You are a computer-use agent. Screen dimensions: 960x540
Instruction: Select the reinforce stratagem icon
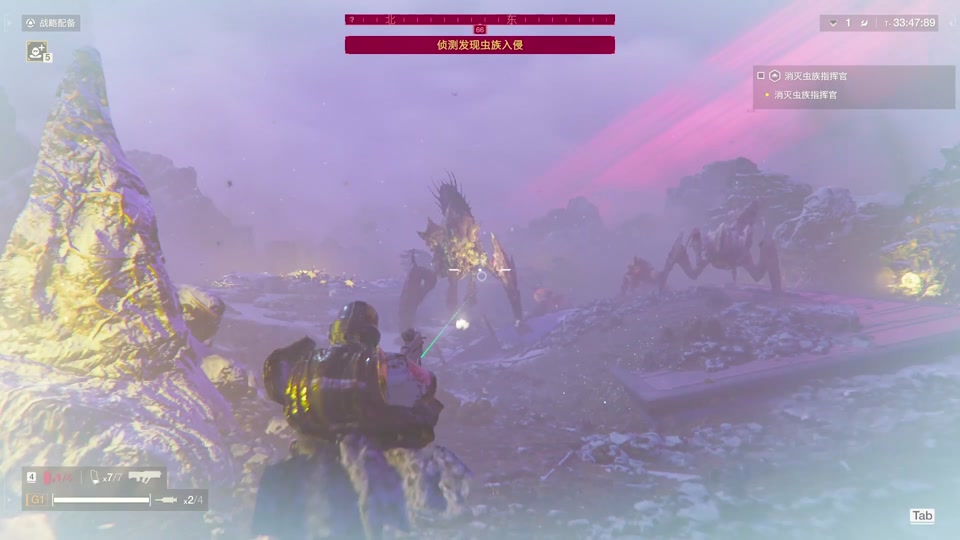coord(37,52)
